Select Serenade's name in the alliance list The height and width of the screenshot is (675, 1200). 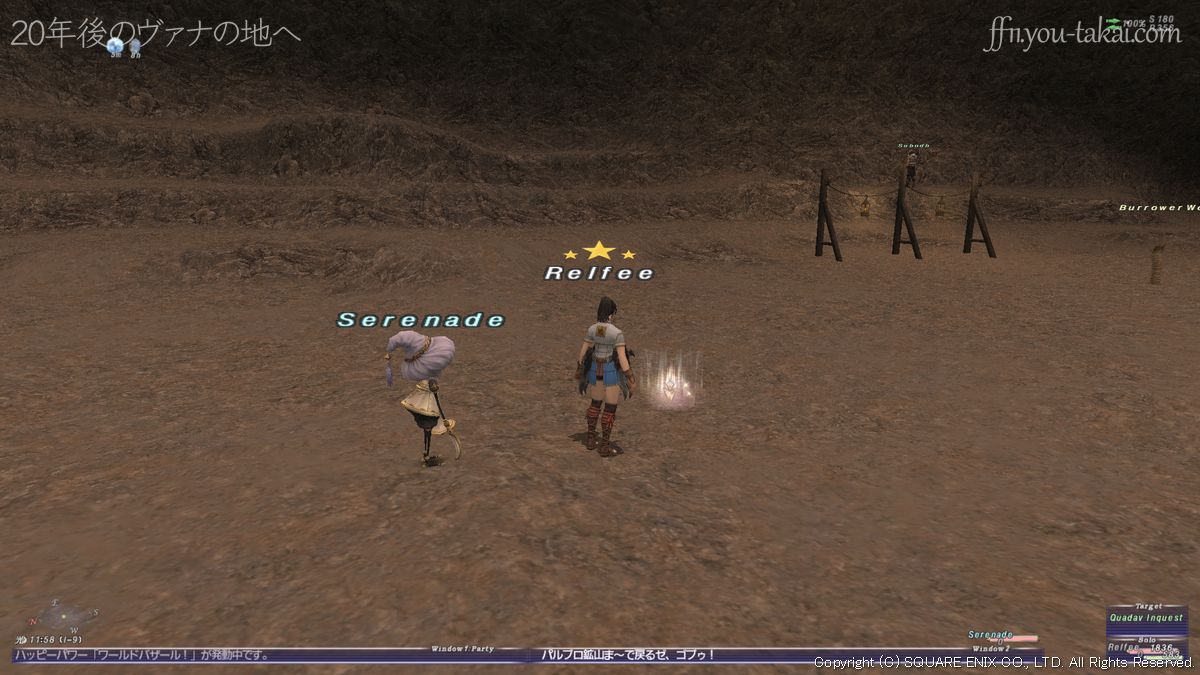990,635
